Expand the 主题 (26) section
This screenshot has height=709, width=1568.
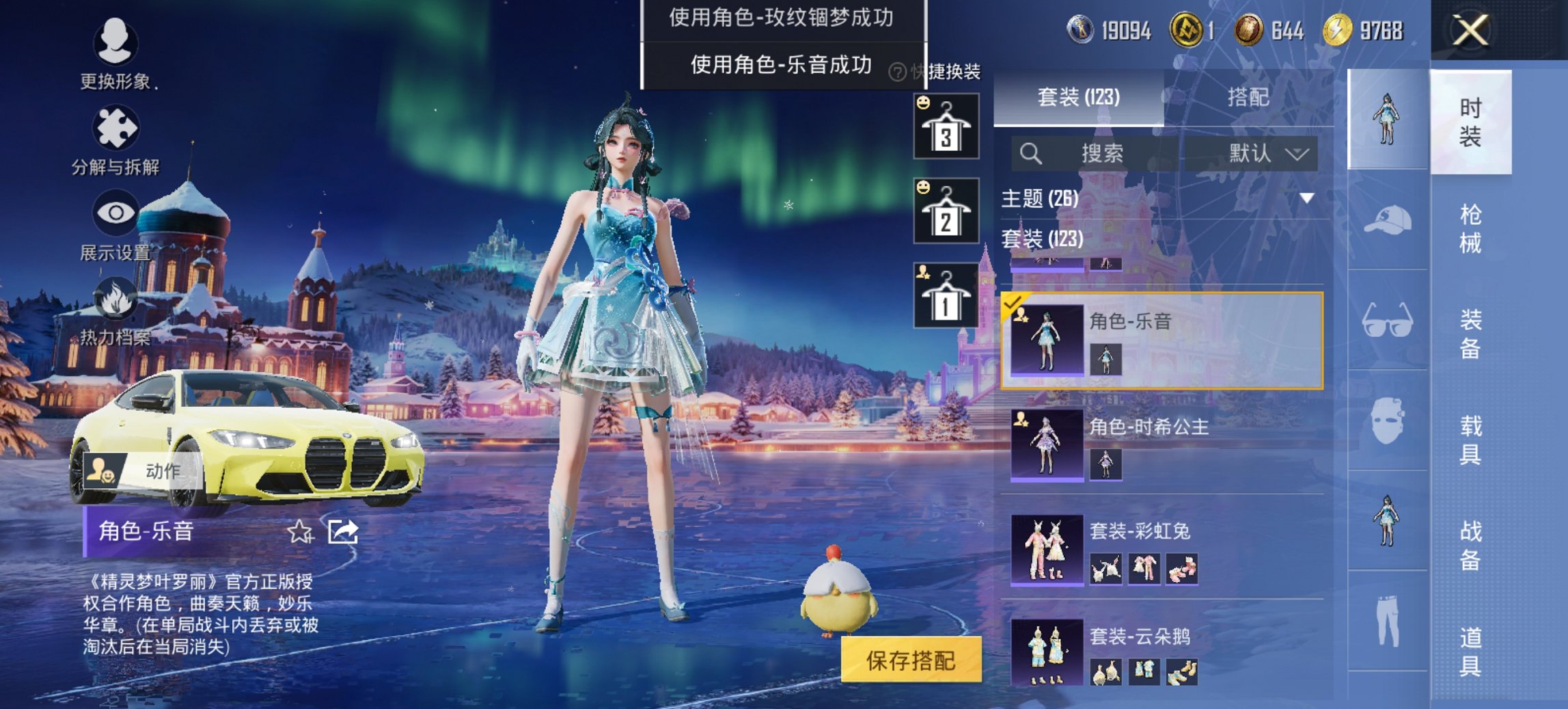click(x=1306, y=198)
